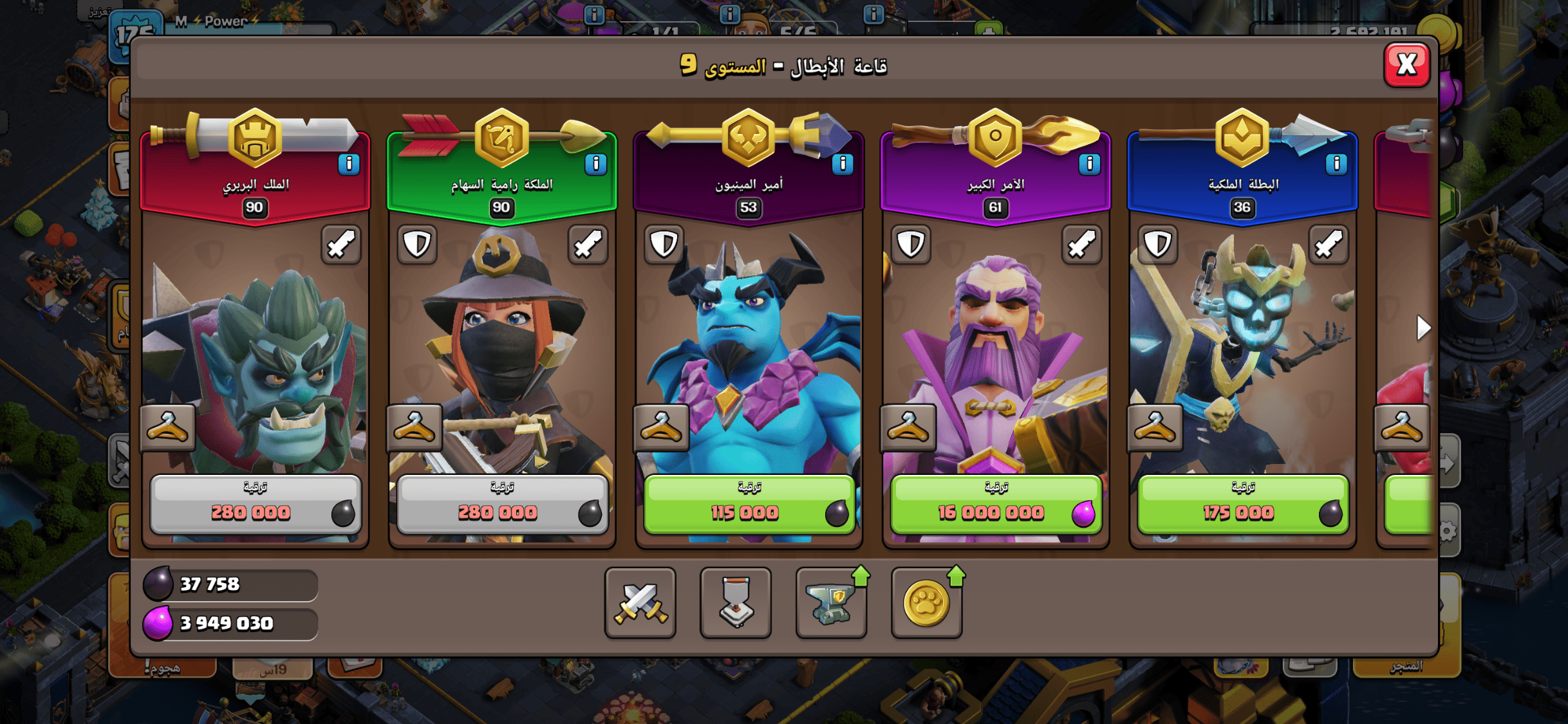Open the hero pets paw menu
1568x724 pixels.
point(926,603)
